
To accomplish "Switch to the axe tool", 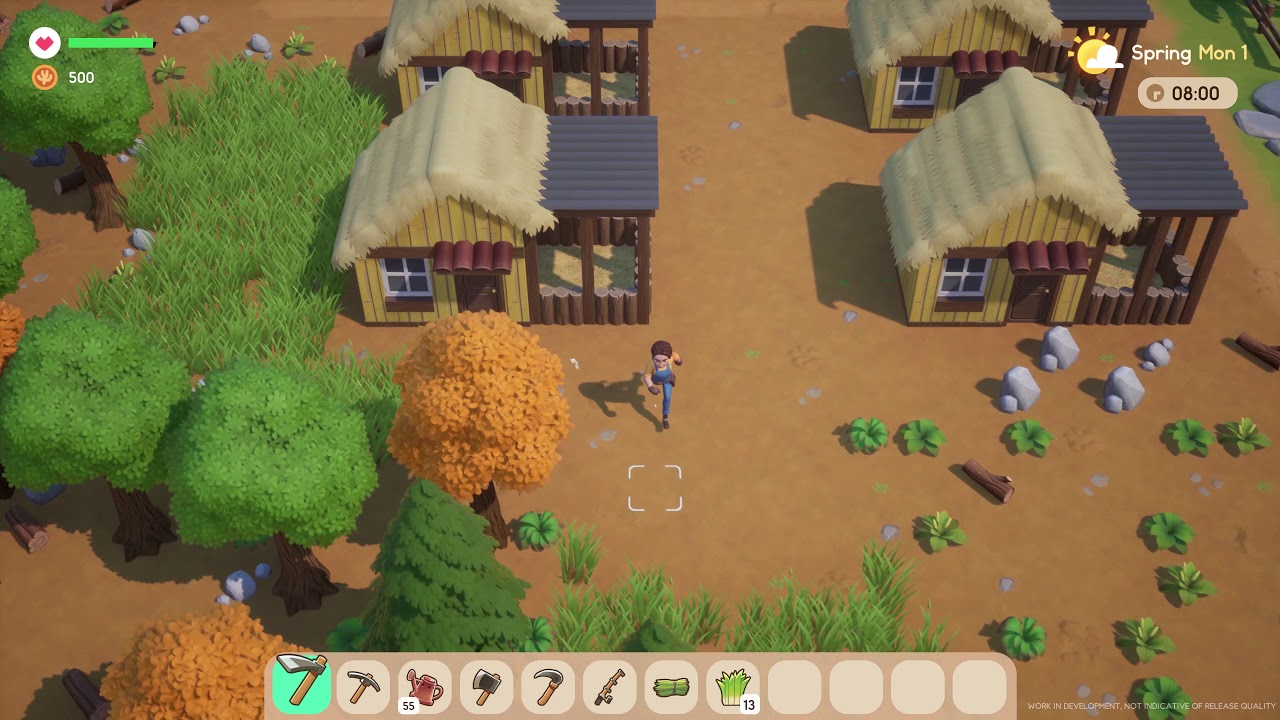I will [487, 687].
